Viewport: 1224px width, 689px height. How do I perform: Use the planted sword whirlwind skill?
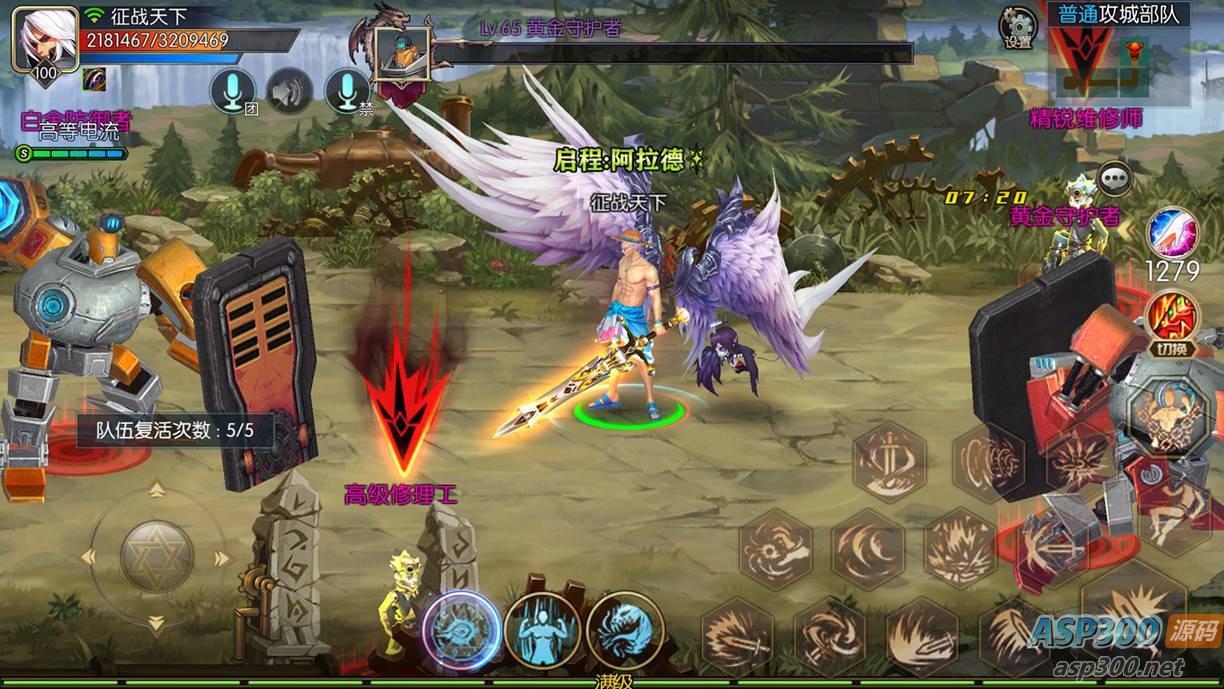pyautogui.click(x=889, y=461)
